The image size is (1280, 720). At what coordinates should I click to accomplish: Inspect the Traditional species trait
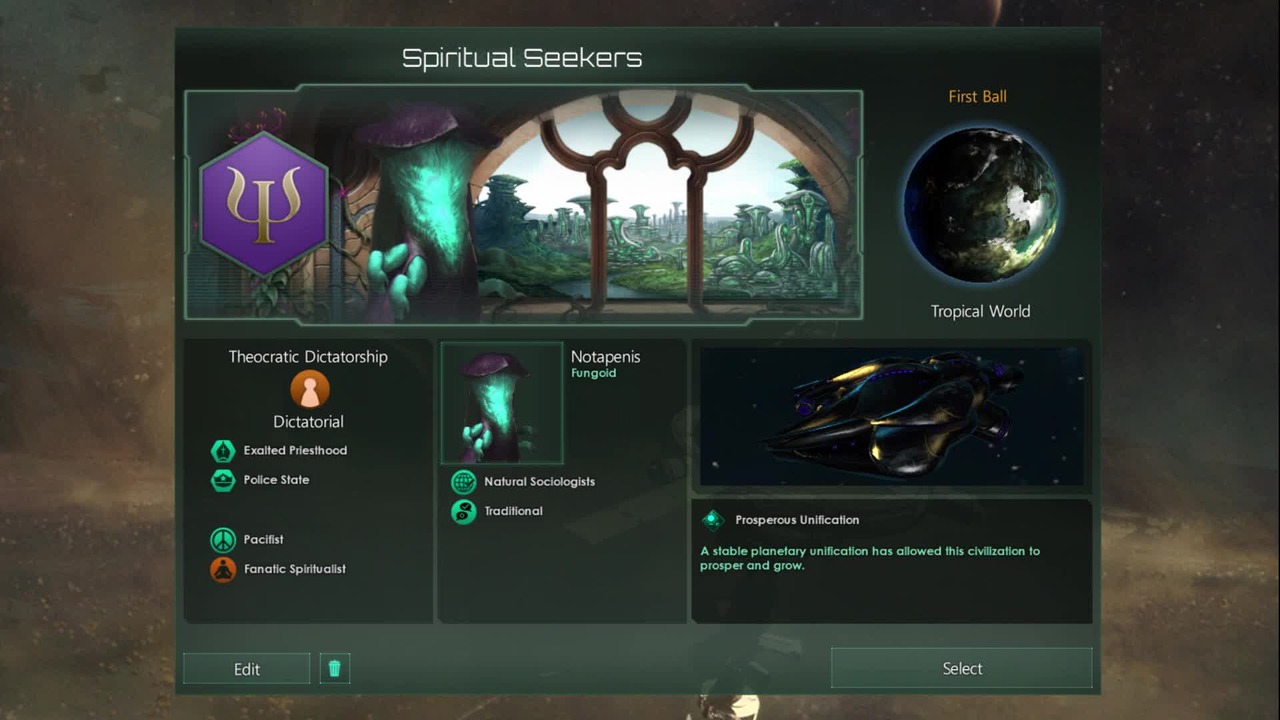click(464, 511)
